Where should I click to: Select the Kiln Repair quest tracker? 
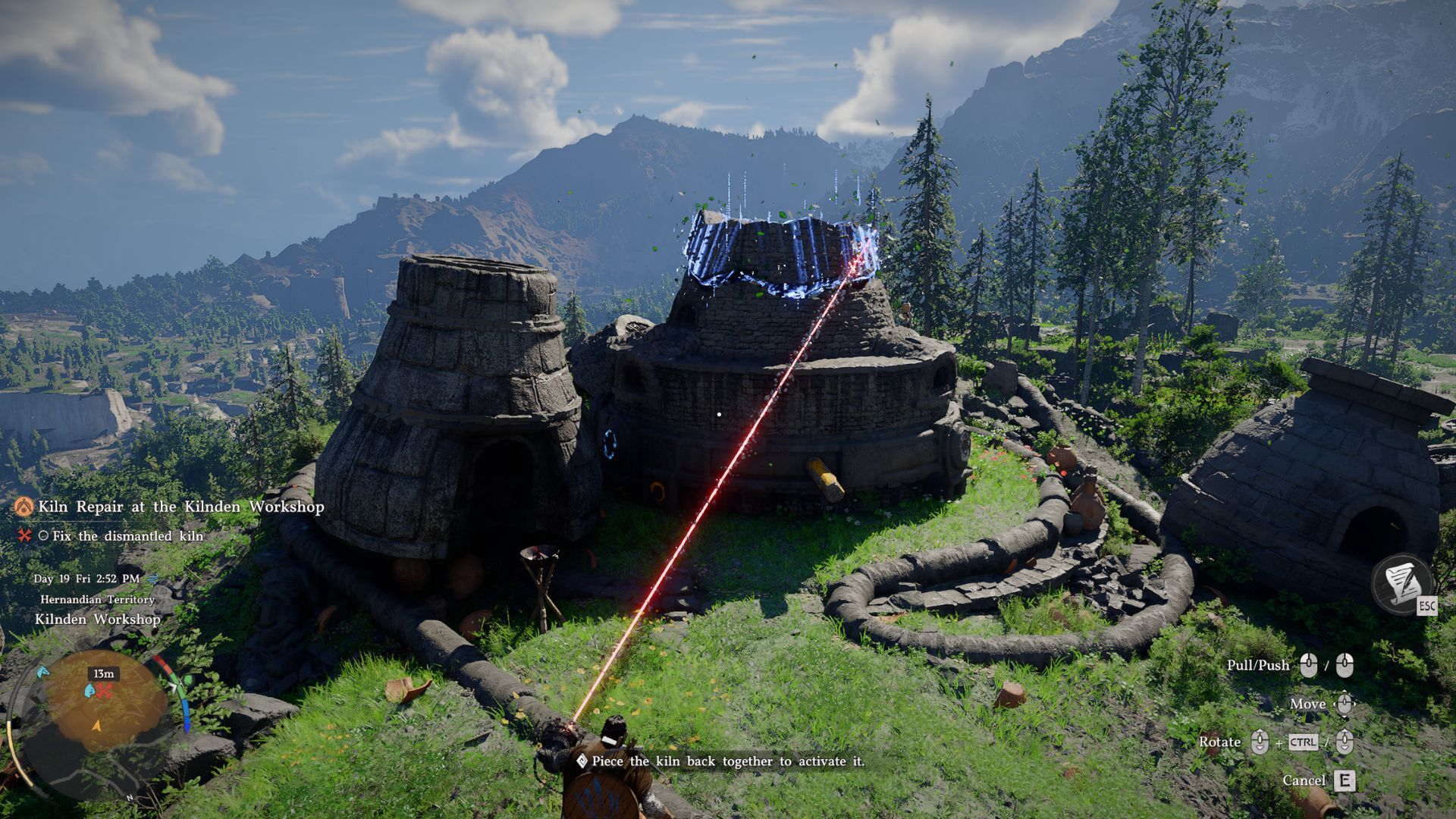(x=180, y=507)
